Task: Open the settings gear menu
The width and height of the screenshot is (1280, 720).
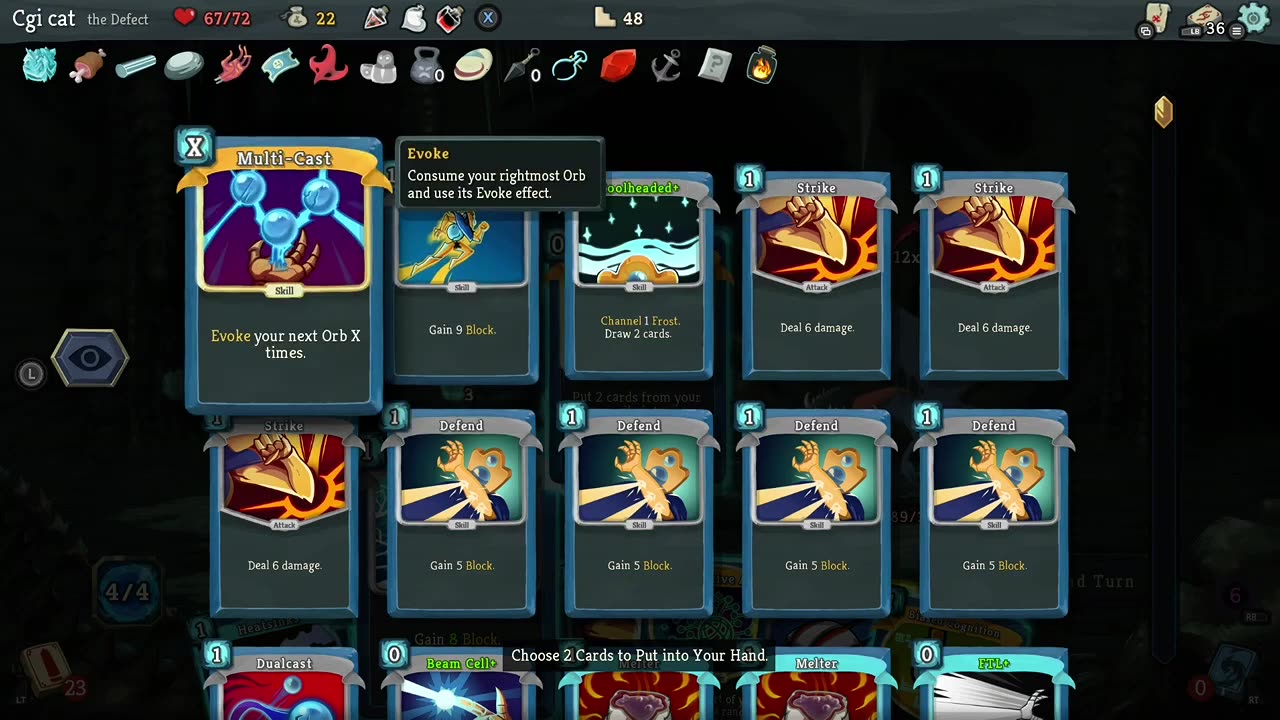Action: pyautogui.click(x=1253, y=18)
